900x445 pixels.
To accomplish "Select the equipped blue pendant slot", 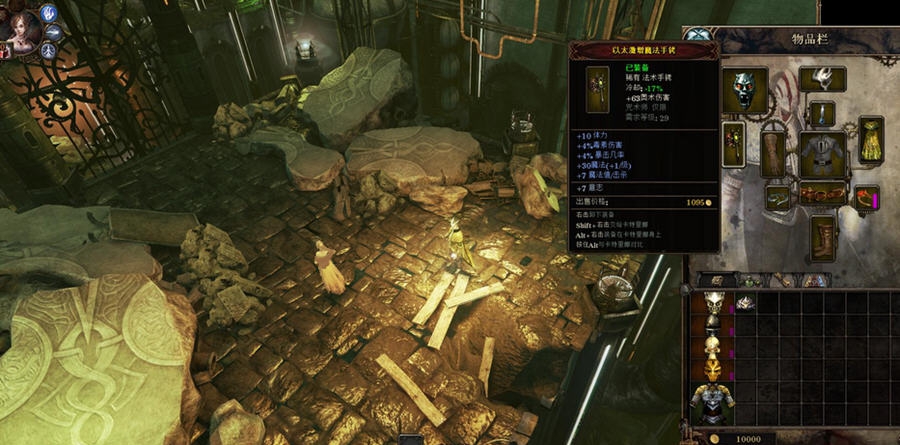I will point(822,113).
